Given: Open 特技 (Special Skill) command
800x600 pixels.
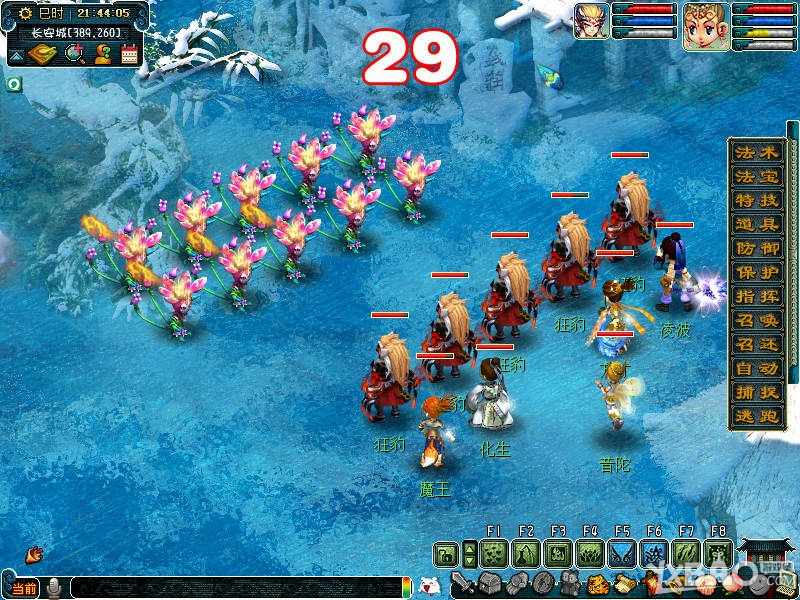Looking at the screenshot, I should tap(756, 201).
